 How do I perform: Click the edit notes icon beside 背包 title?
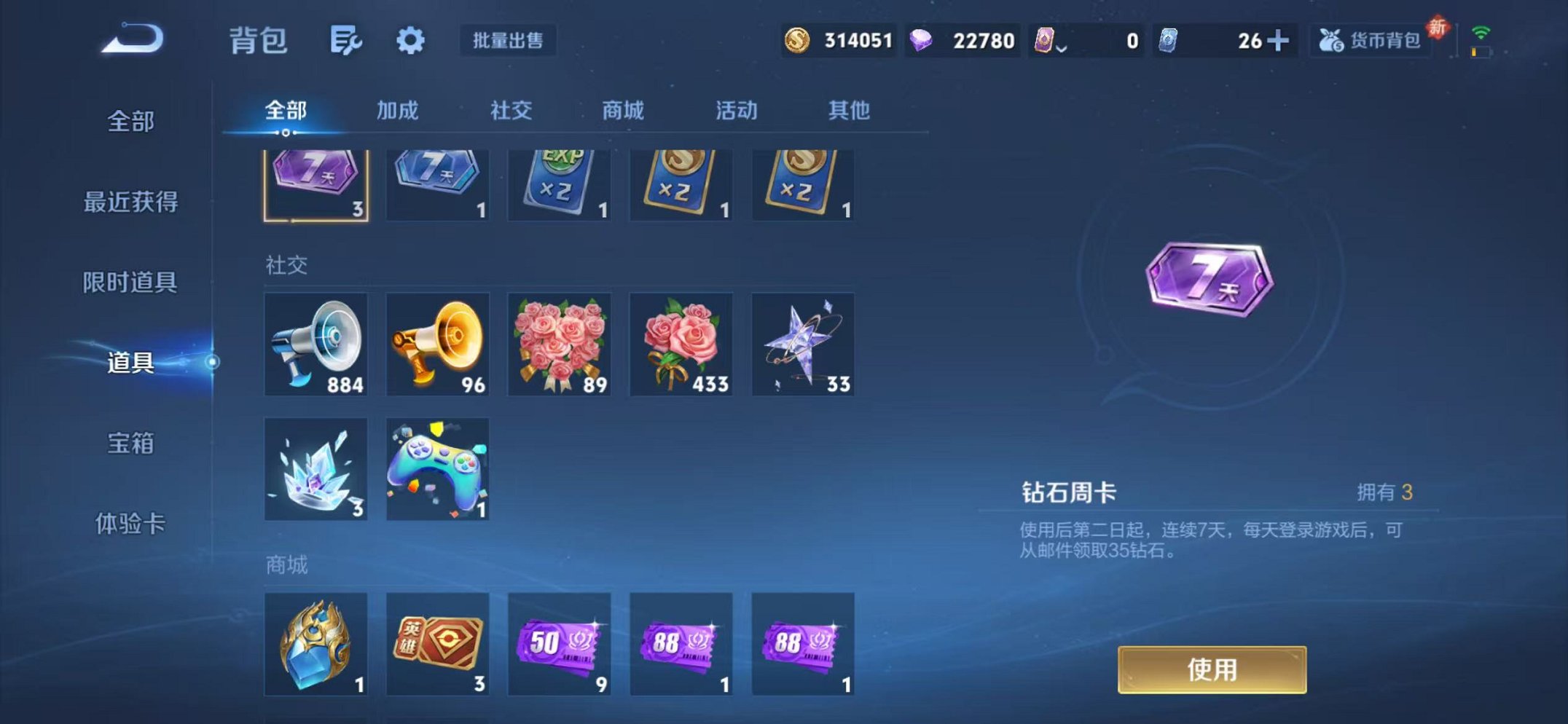pyautogui.click(x=346, y=42)
